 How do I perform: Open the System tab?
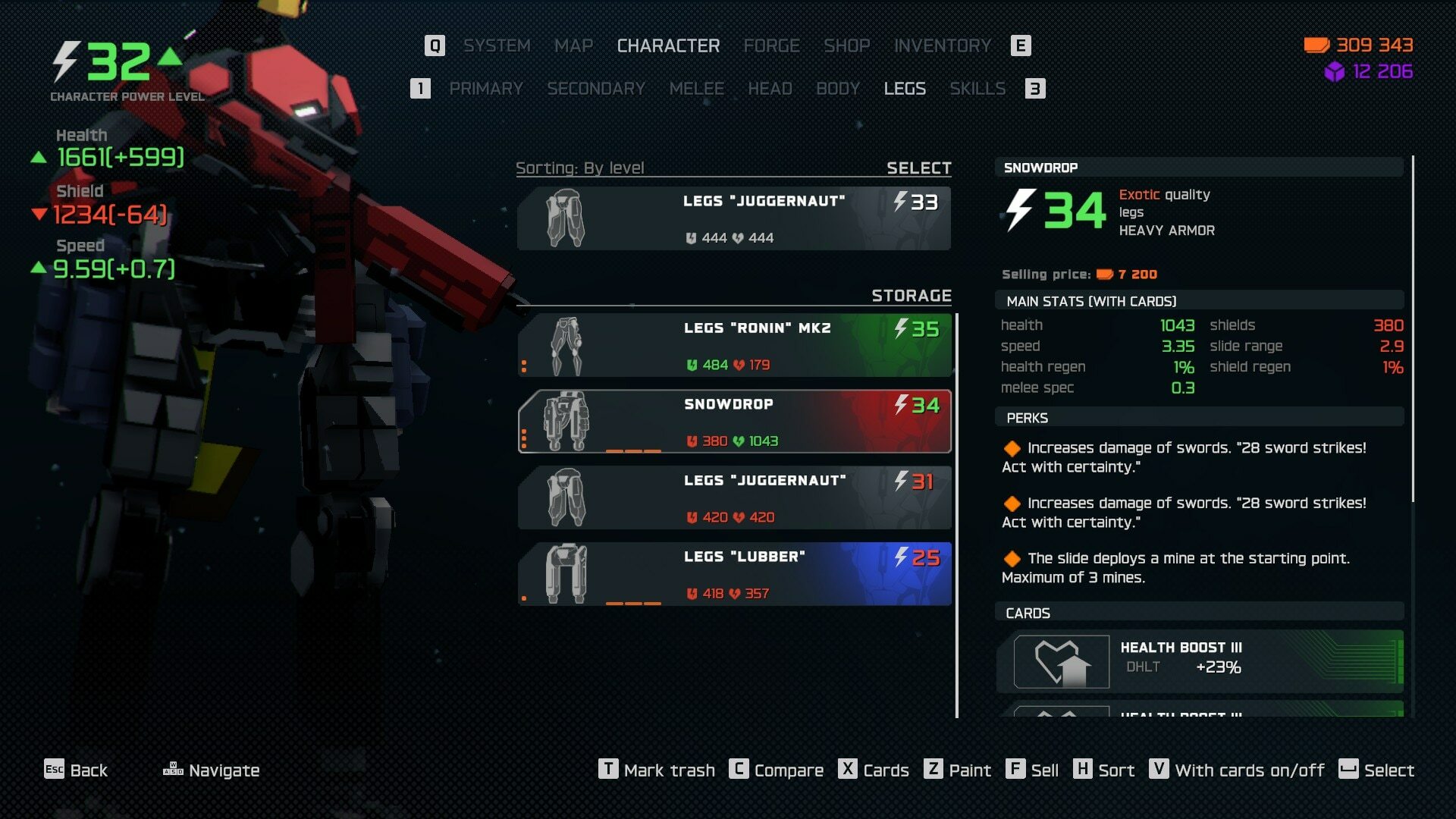pyautogui.click(x=497, y=46)
